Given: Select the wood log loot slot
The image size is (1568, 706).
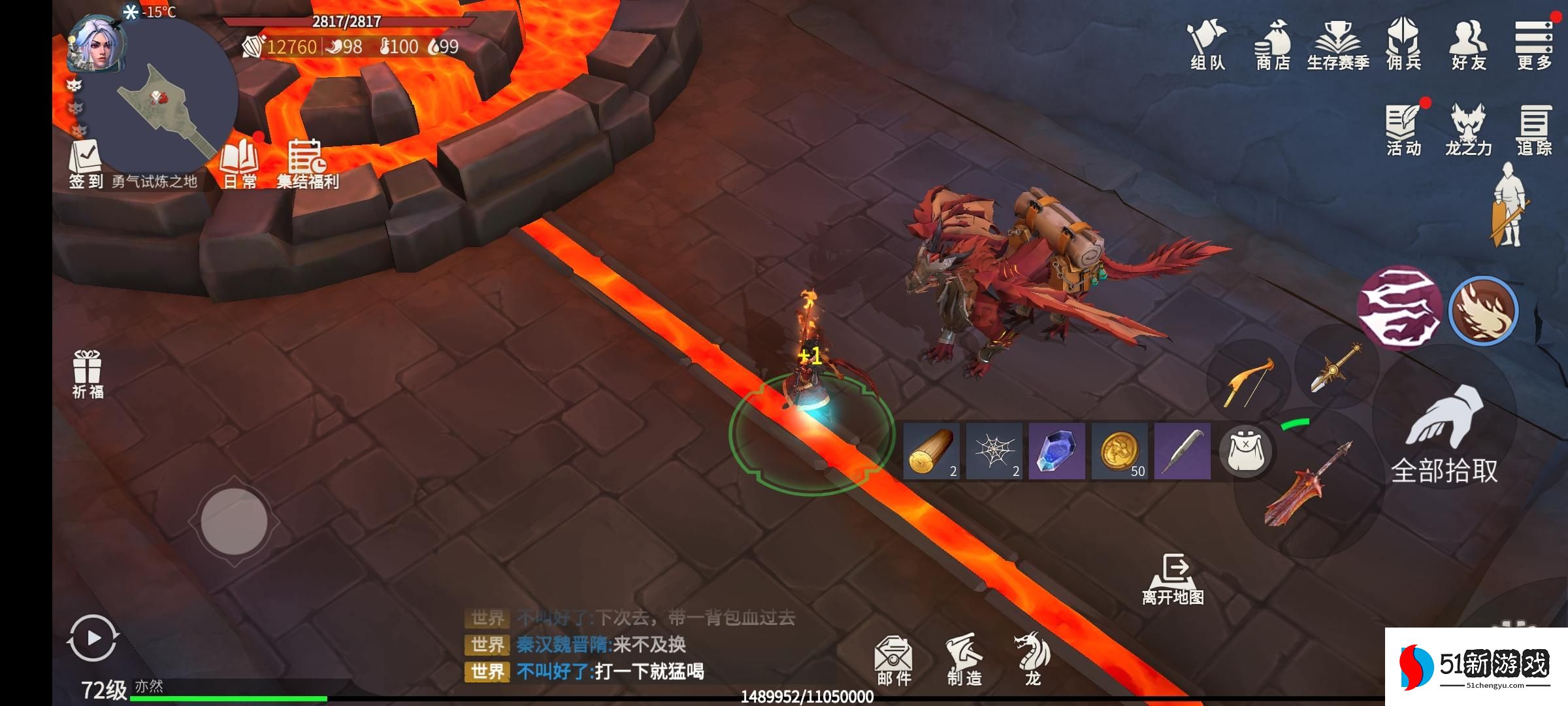Looking at the screenshot, I should tap(931, 451).
